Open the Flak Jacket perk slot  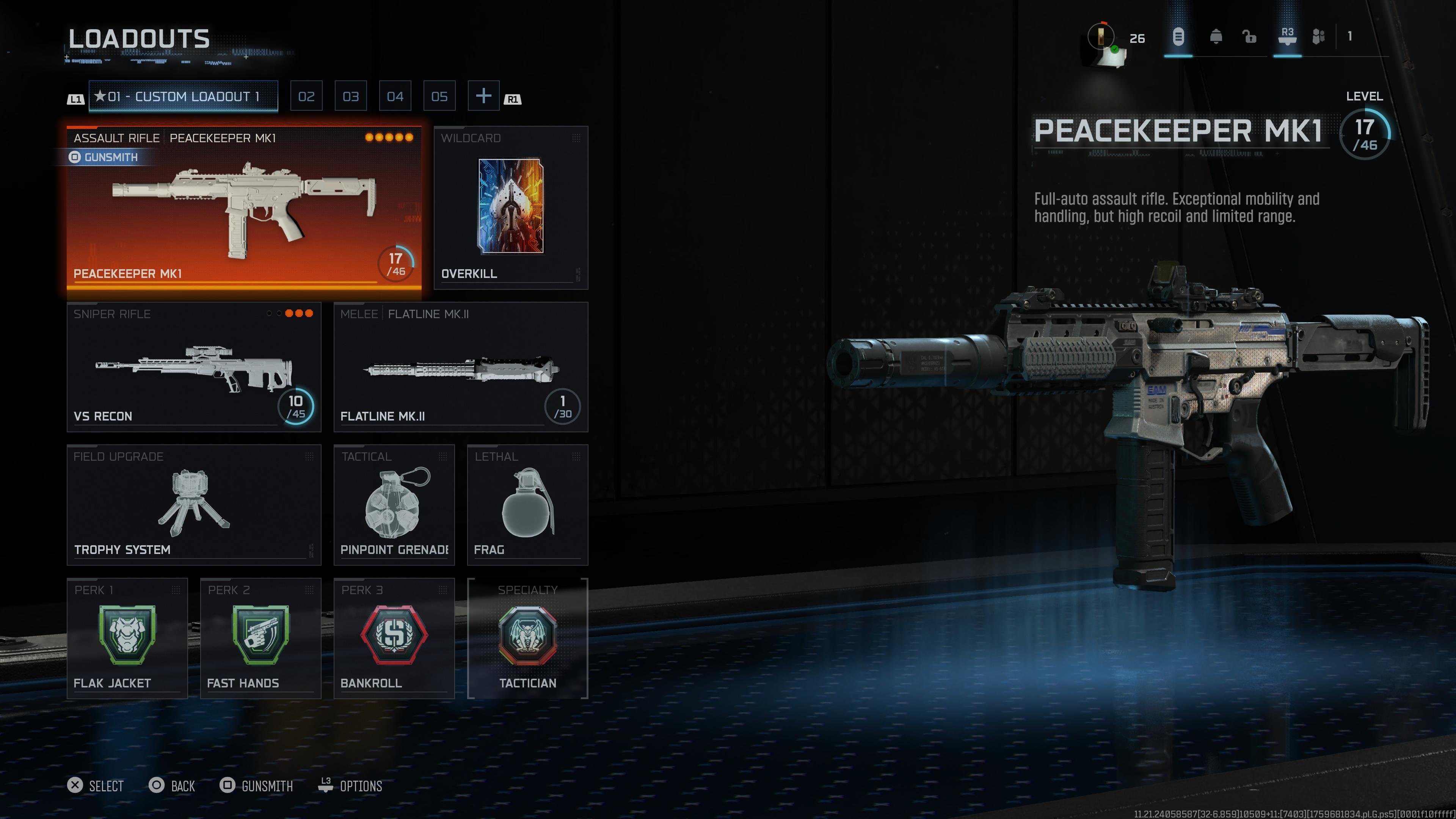tap(127, 638)
